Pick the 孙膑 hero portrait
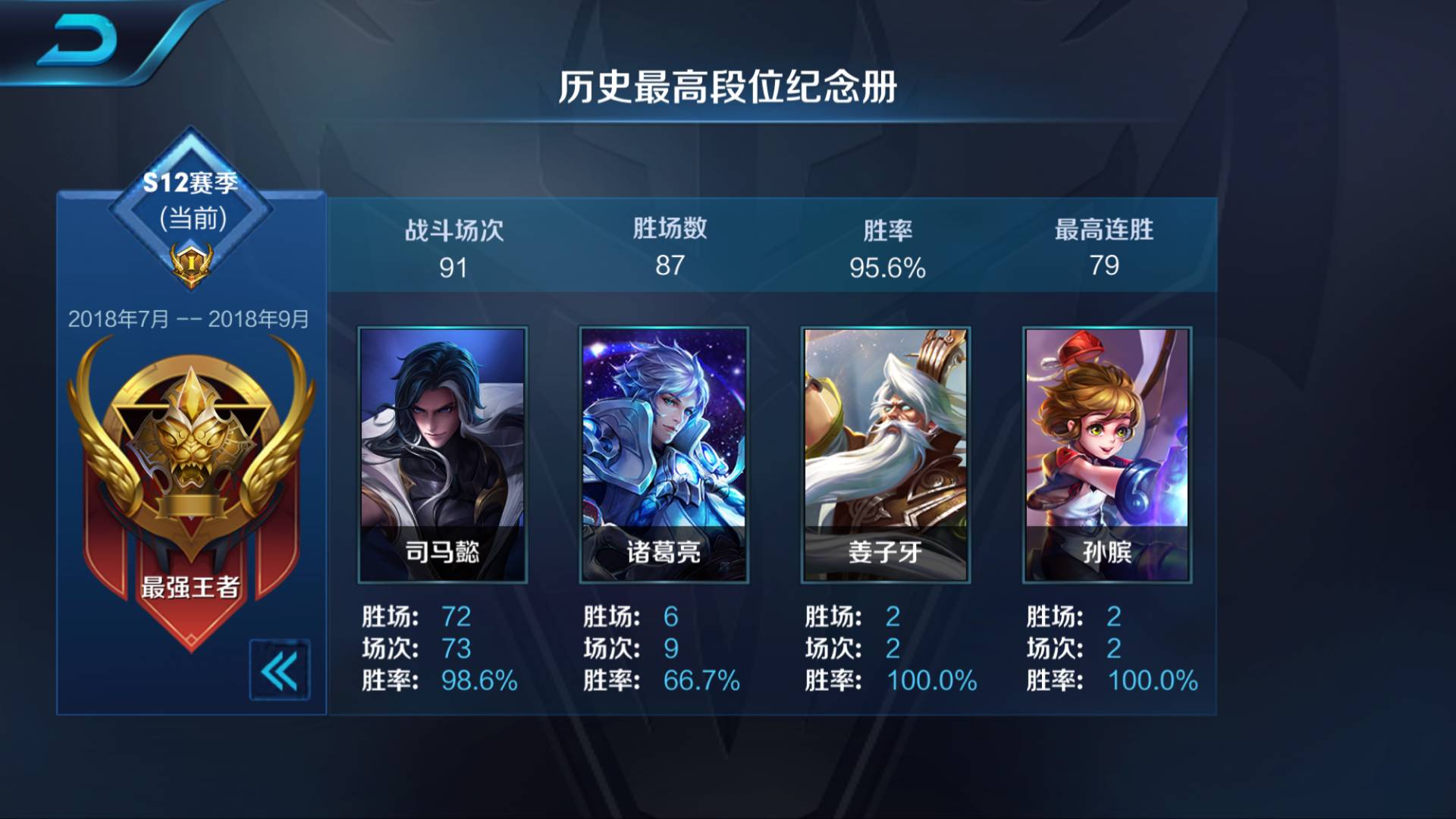Viewport: 1456px width, 819px height. (x=1106, y=454)
